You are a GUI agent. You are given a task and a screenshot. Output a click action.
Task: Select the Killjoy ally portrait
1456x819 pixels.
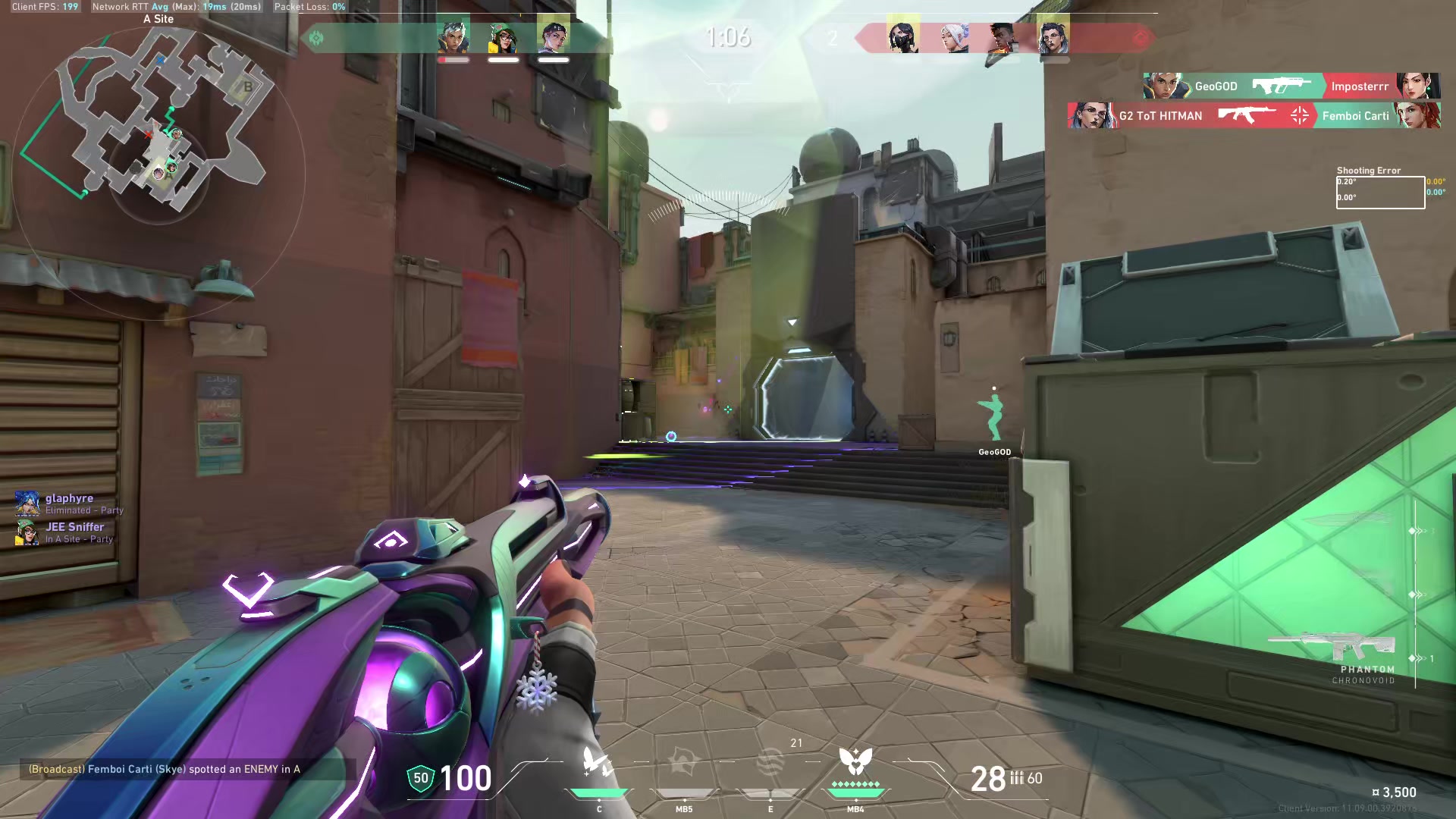tap(504, 38)
